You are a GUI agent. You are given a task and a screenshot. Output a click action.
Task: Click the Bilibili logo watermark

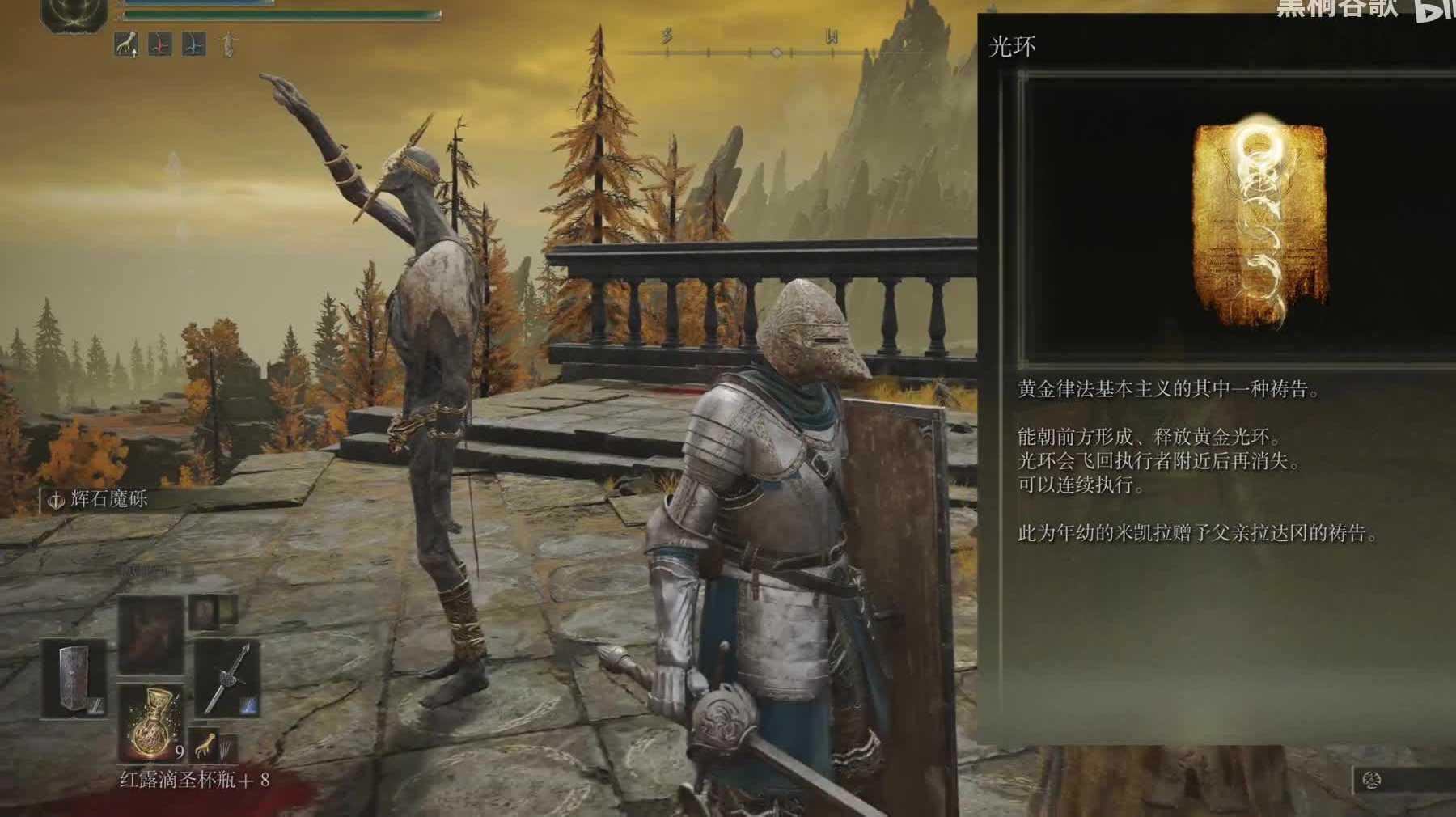[x=1434, y=9]
